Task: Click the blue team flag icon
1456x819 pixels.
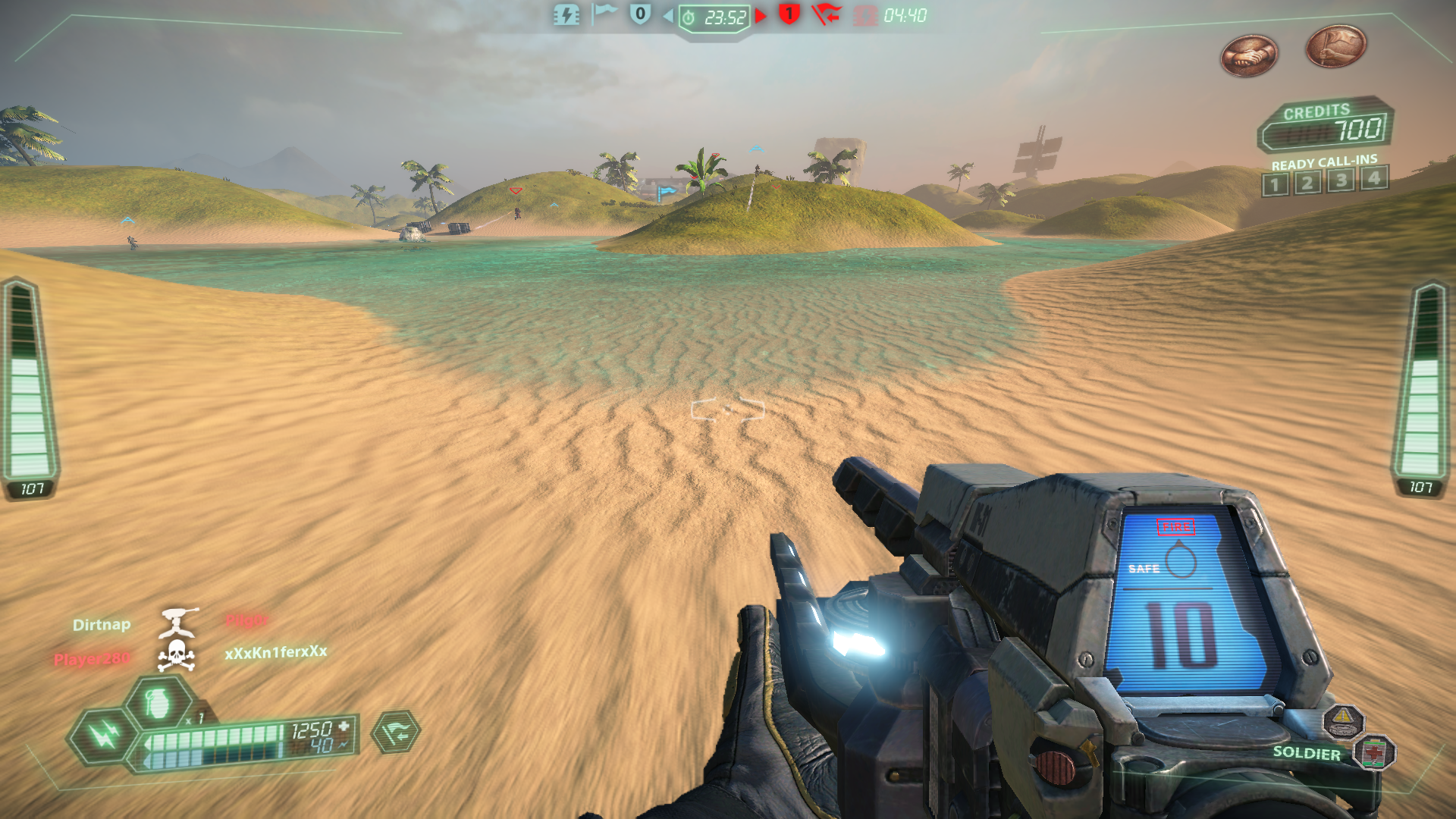Action: pyautogui.click(x=604, y=14)
